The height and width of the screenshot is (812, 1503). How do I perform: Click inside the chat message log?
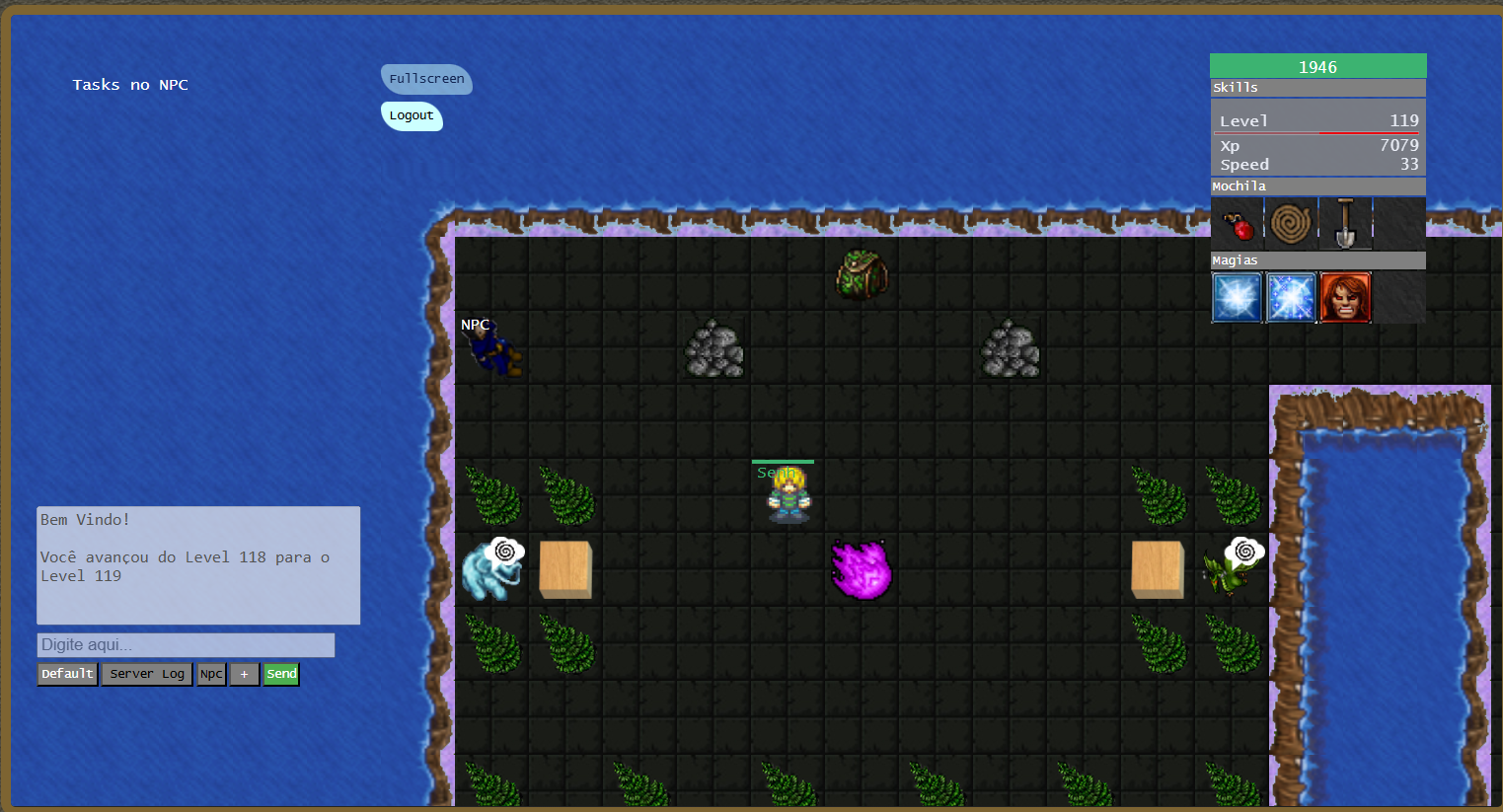coord(198,565)
